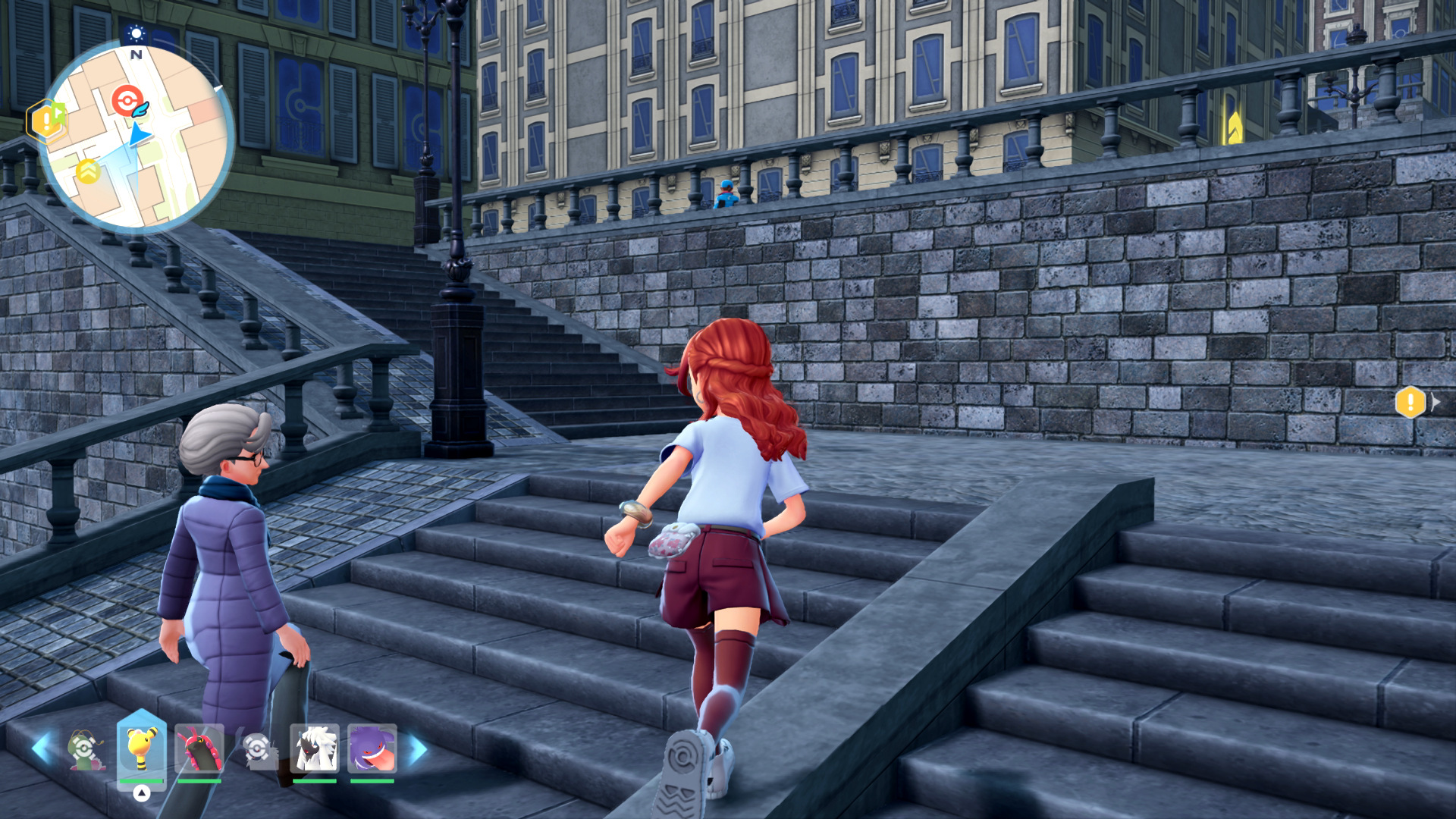Select the orange hexagon quest marker beside the minimap
The image size is (1456, 819).
pyautogui.click(x=45, y=121)
